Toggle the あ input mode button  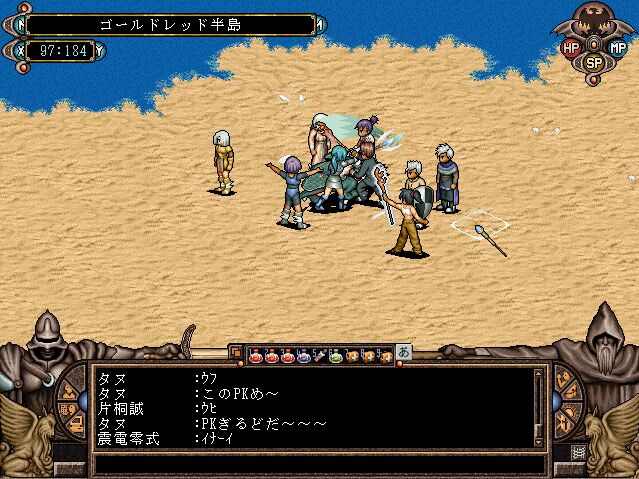403,352
